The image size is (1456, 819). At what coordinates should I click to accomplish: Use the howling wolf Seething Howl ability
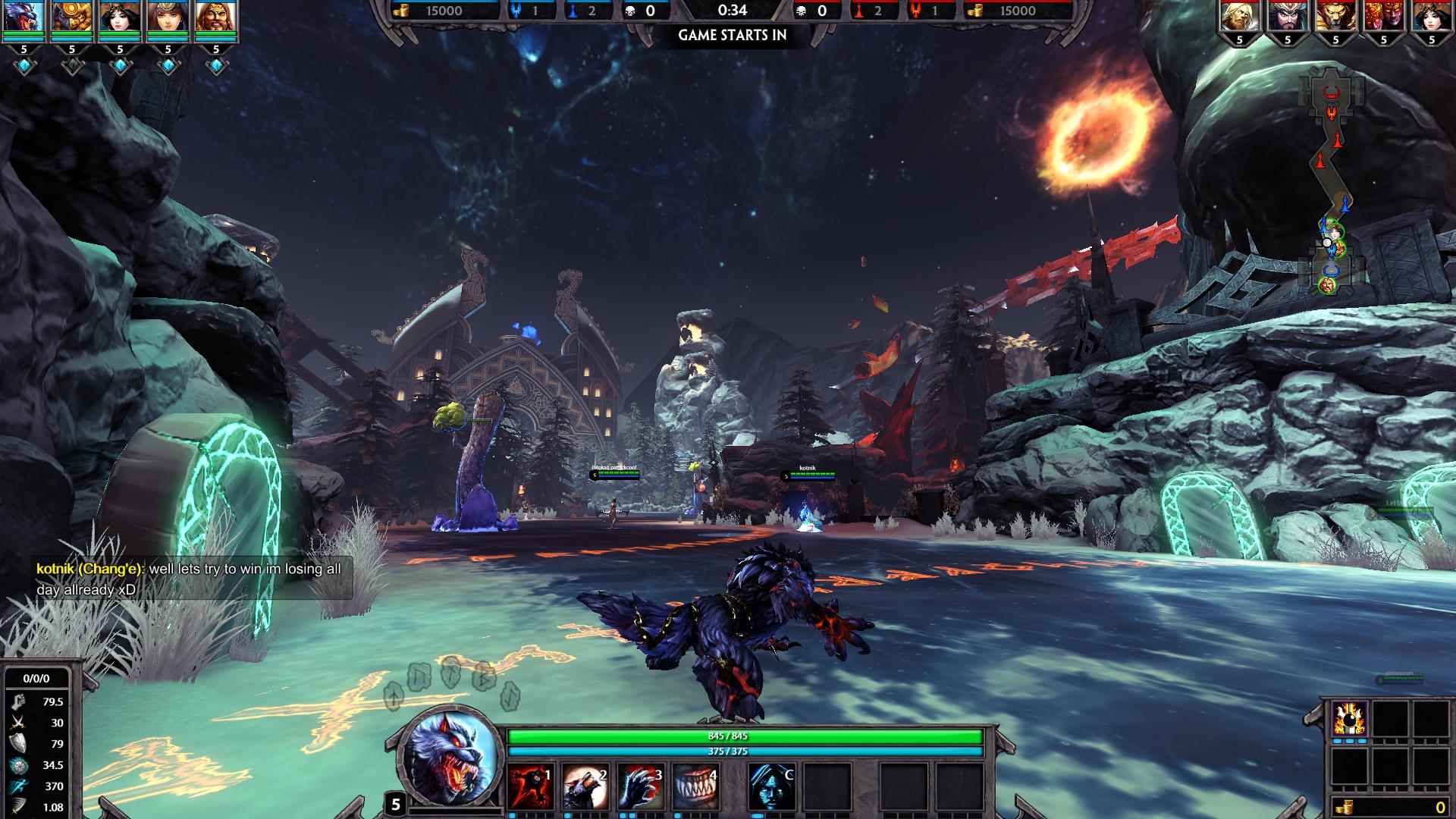coord(585,786)
